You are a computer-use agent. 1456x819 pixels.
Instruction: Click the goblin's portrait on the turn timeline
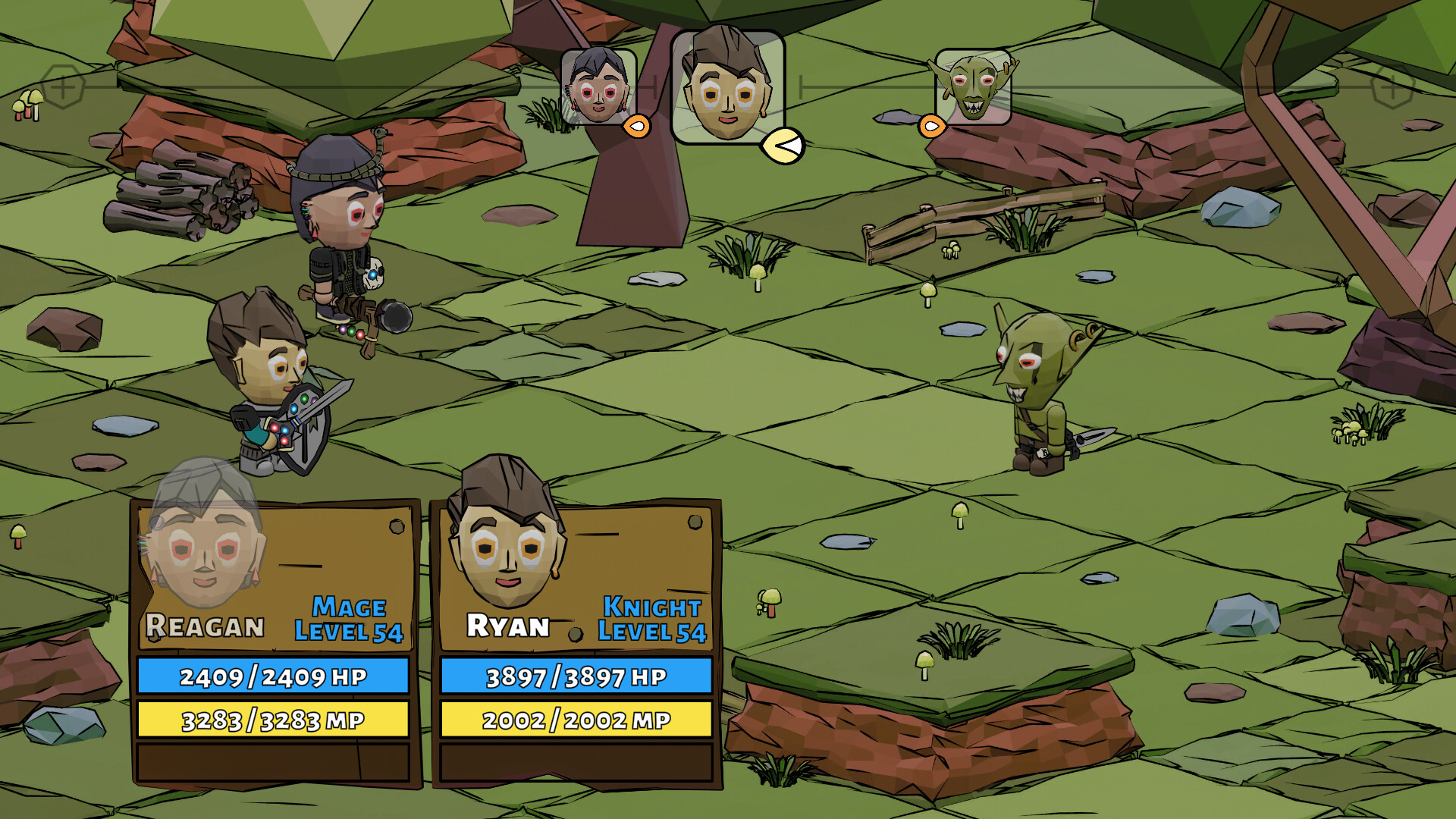973,87
